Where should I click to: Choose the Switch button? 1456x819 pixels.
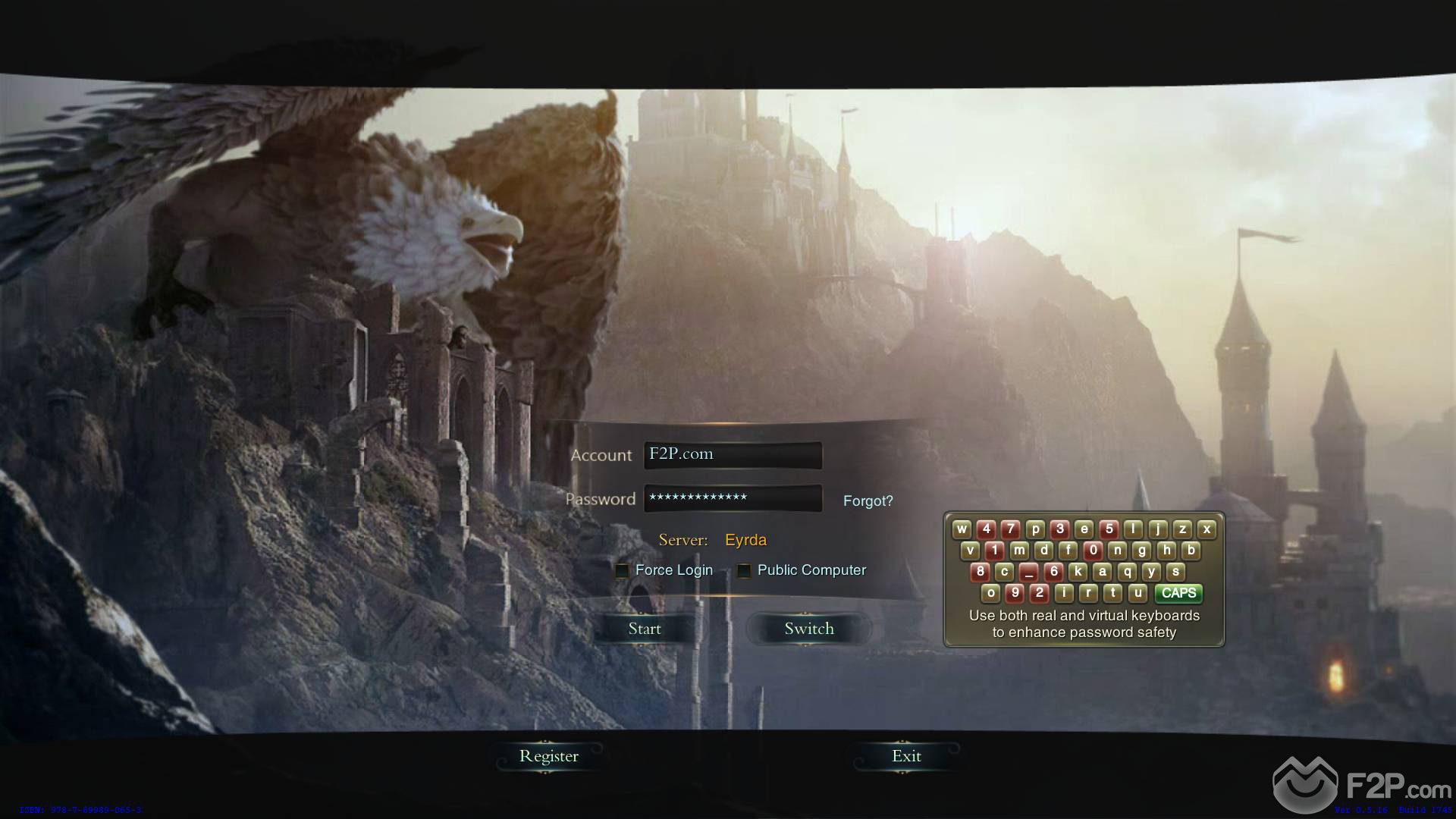click(808, 629)
